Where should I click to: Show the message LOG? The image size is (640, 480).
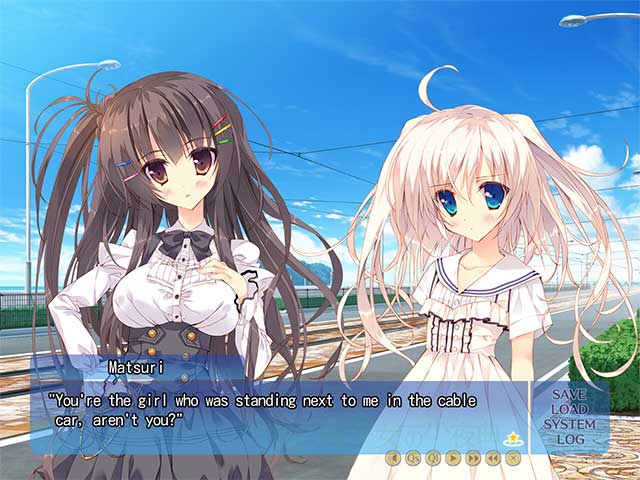point(569,439)
